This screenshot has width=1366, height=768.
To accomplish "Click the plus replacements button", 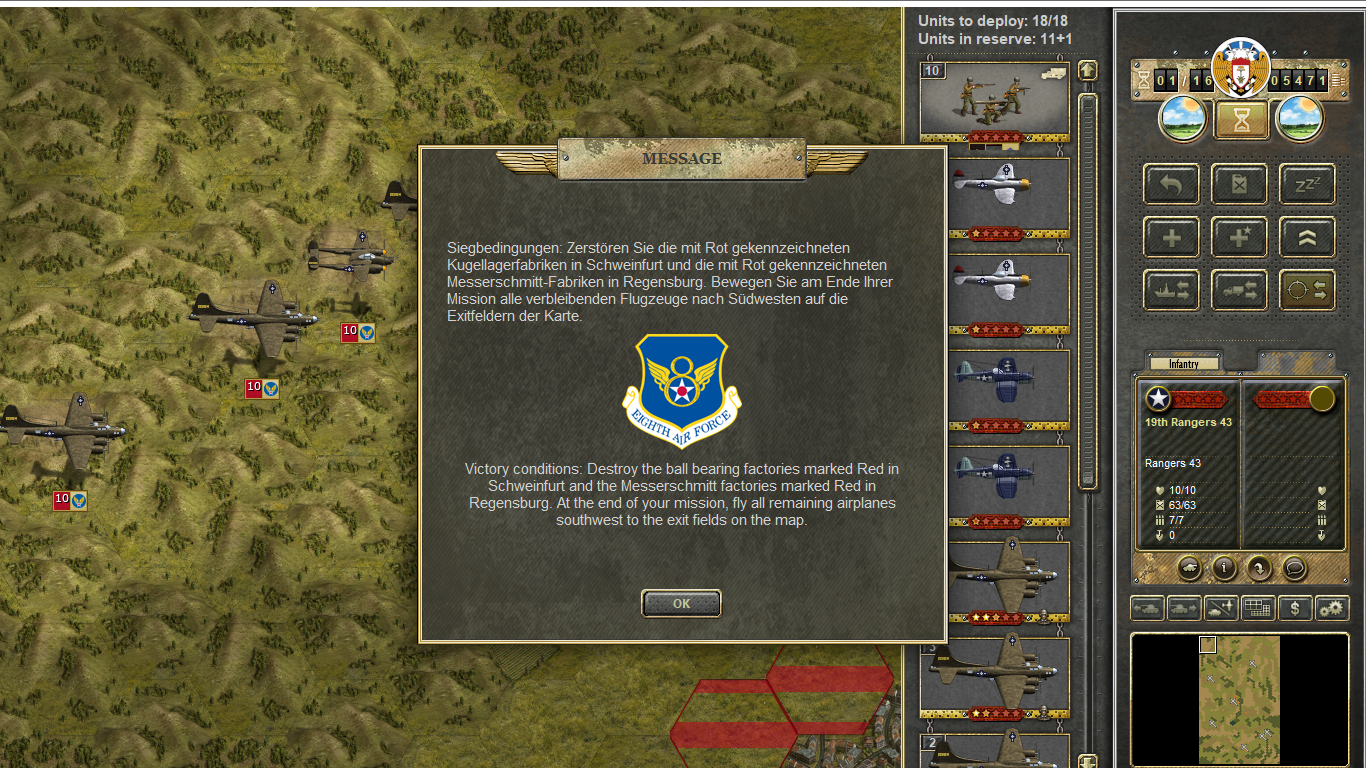I will (x=1171, y=238).
